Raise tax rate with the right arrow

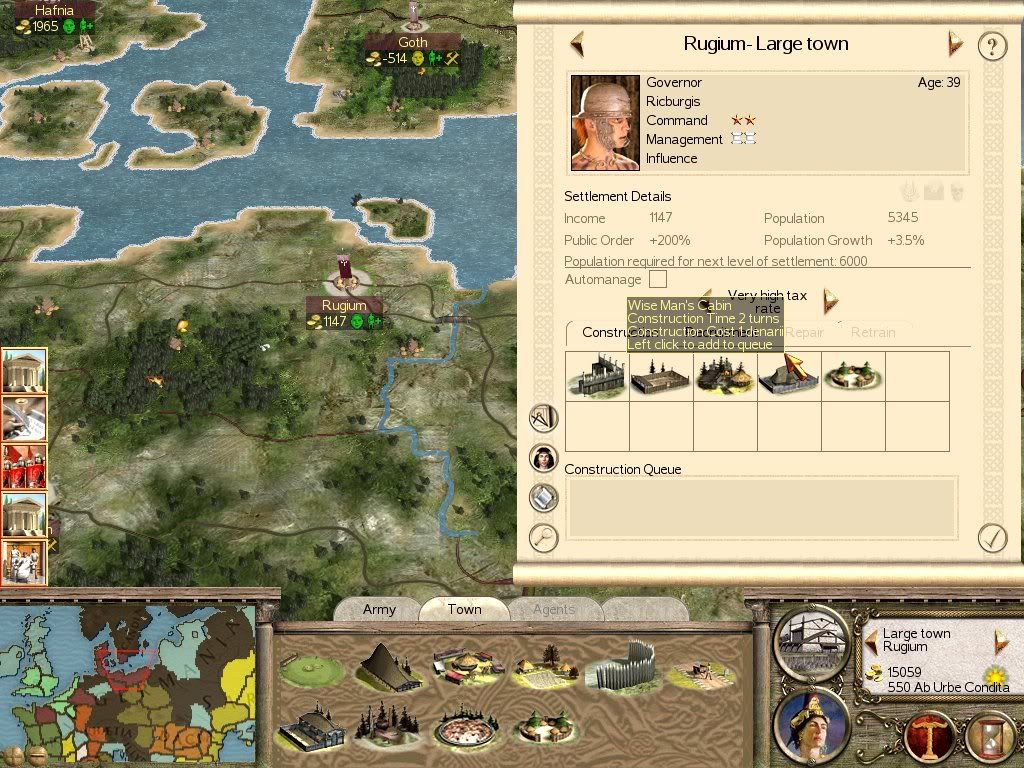829,300
